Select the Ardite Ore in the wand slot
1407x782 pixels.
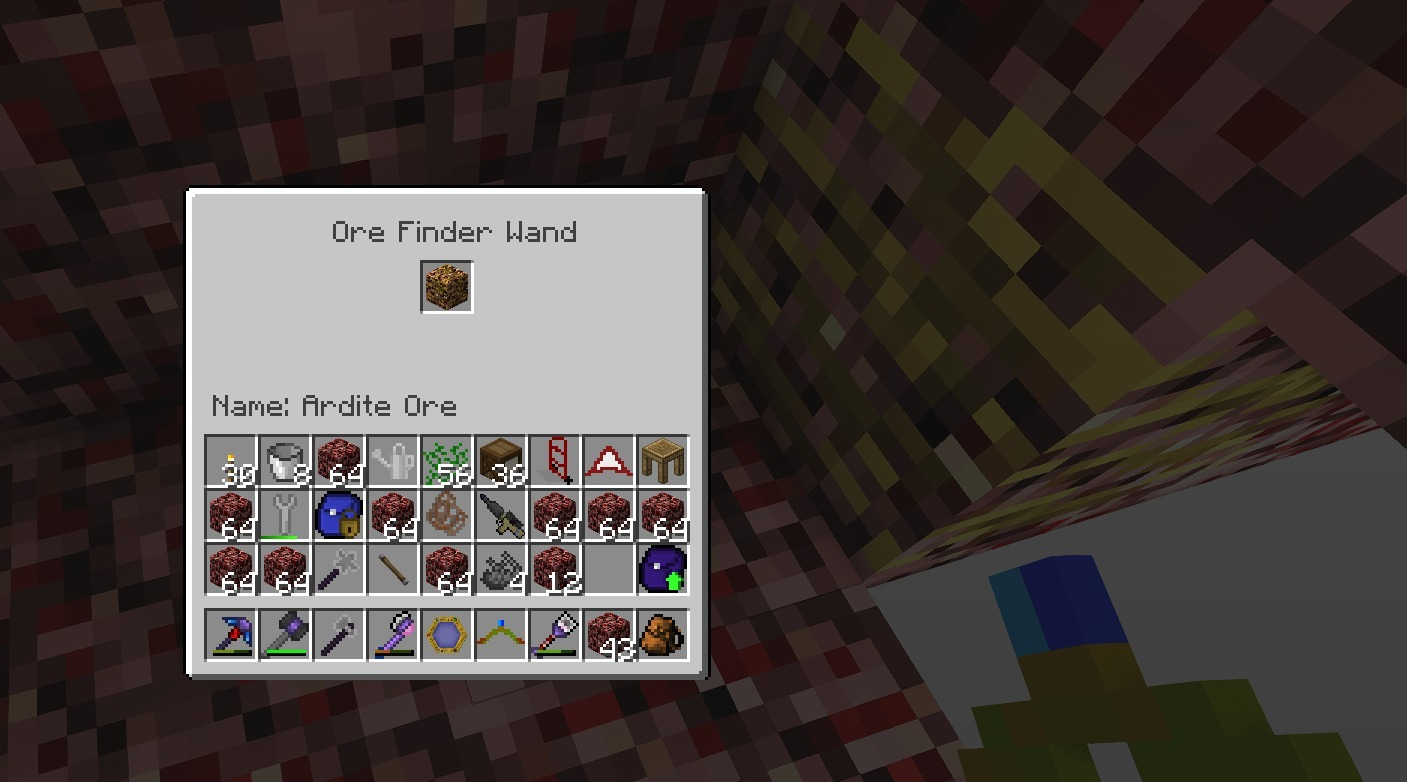coord(447,285)
